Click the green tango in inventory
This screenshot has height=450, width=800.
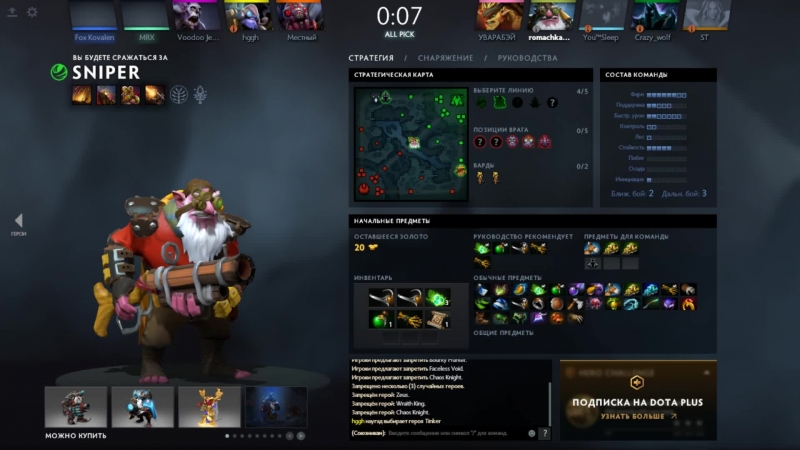pos(436,297)
